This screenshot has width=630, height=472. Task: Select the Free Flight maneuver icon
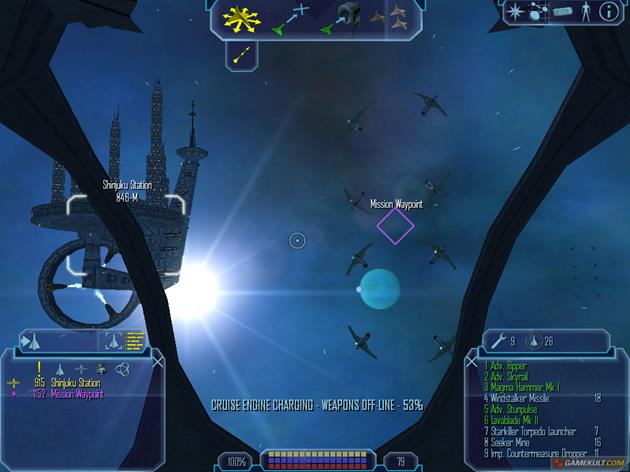tap(240, 17)
